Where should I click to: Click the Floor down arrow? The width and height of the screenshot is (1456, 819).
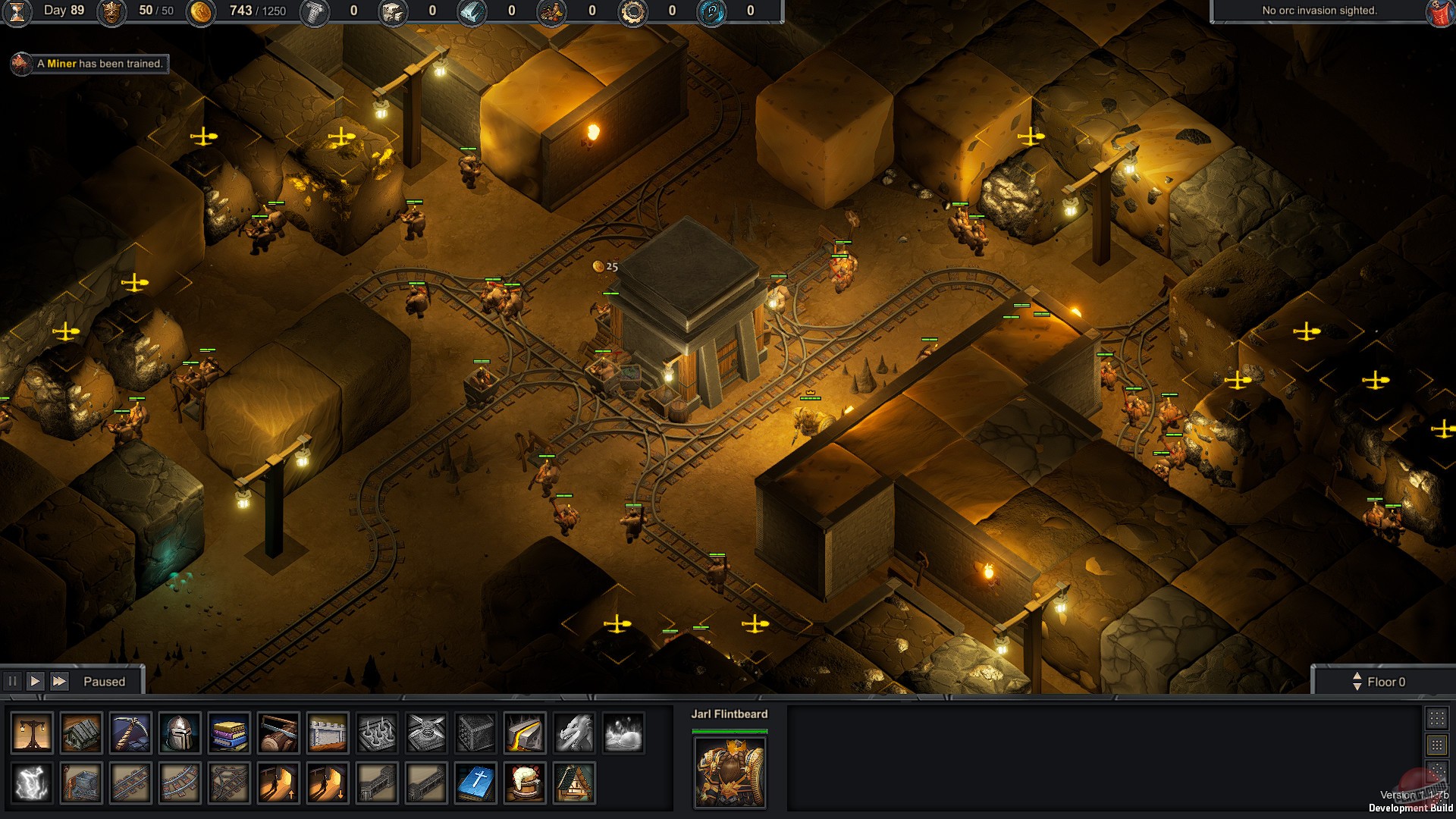pos(1357,686)
